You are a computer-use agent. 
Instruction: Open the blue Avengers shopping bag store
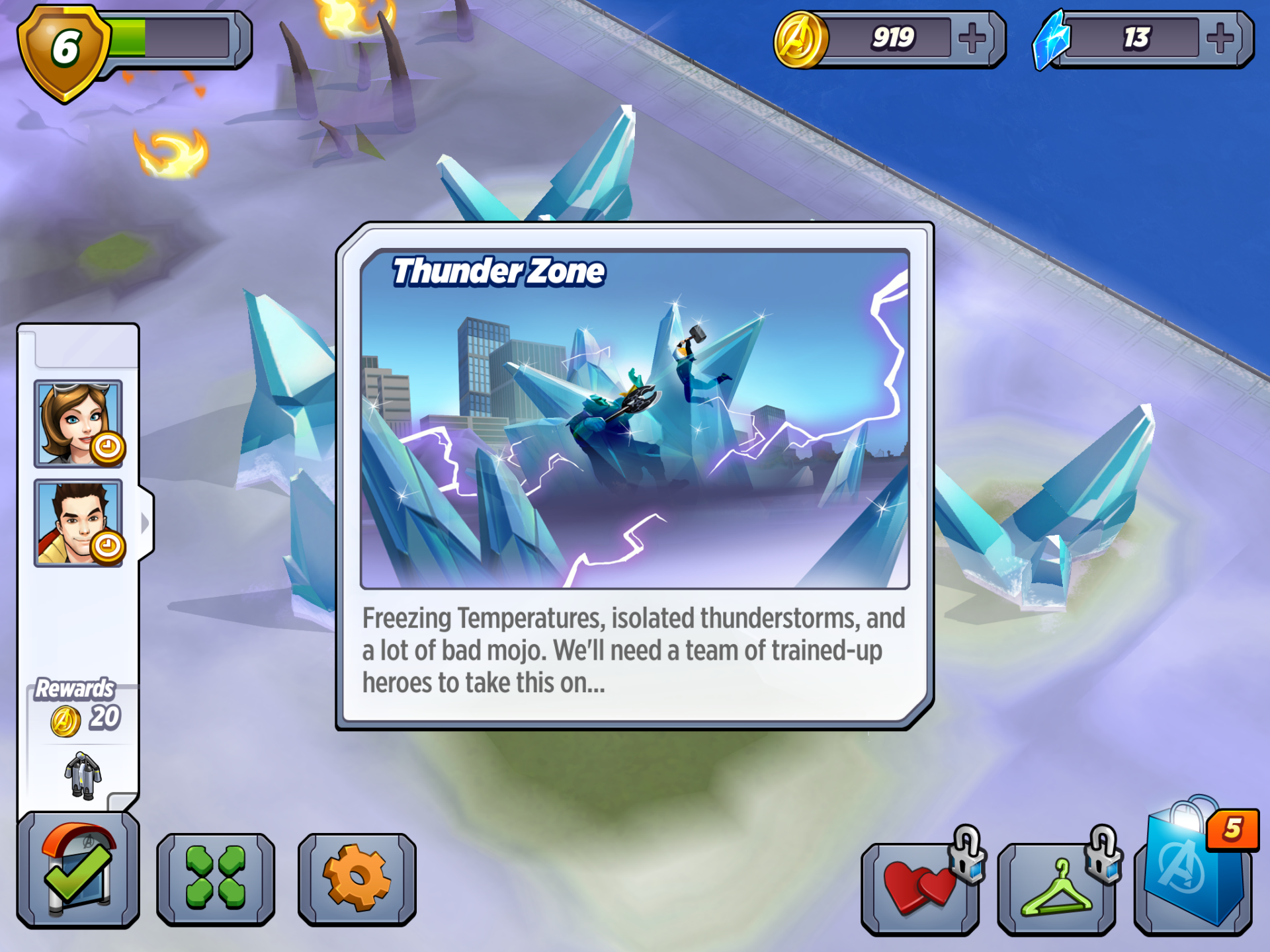pos(1193,873)
